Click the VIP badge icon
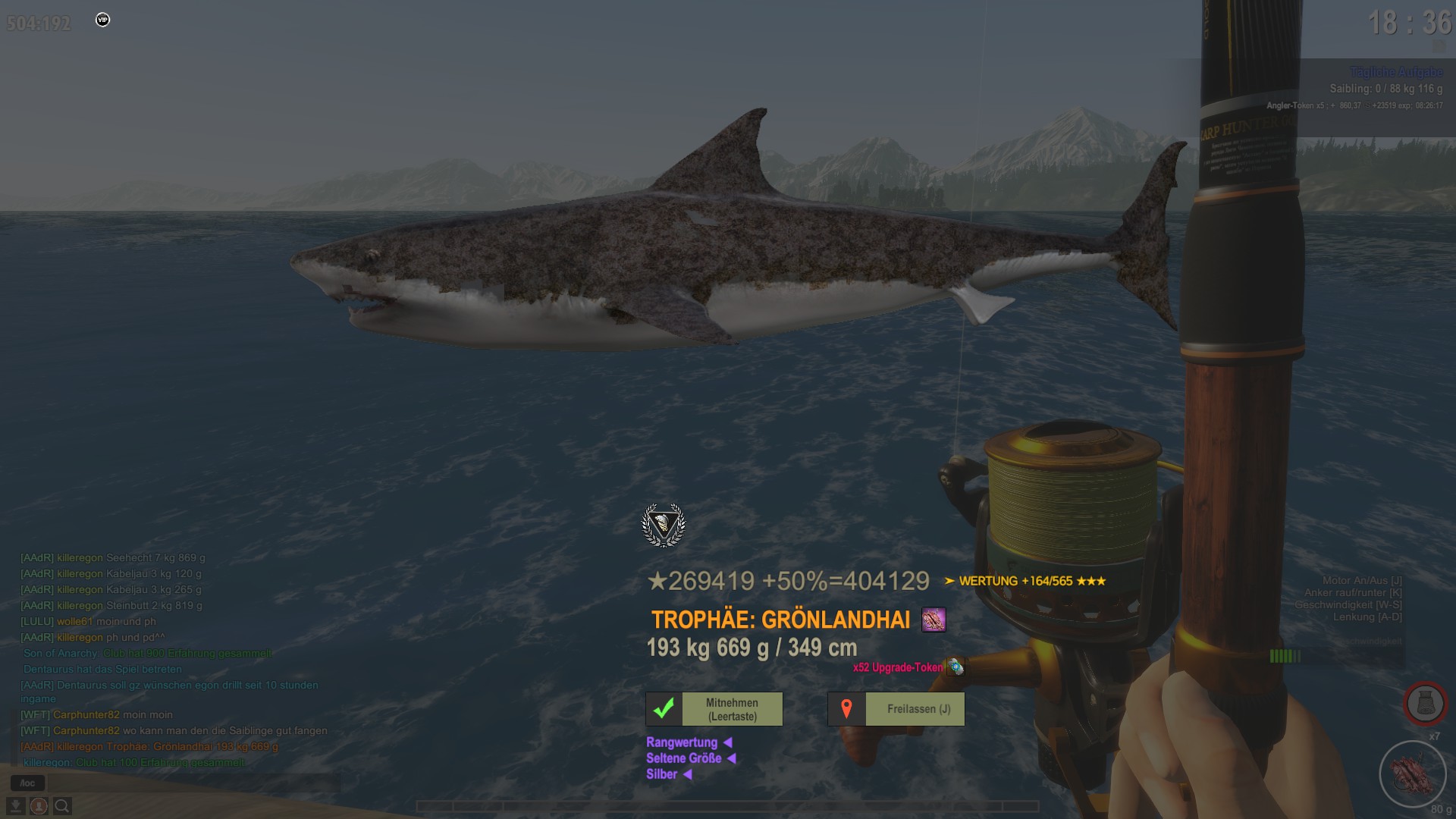The height and width of the screenshot is (819, 1456). click(103, 20)
